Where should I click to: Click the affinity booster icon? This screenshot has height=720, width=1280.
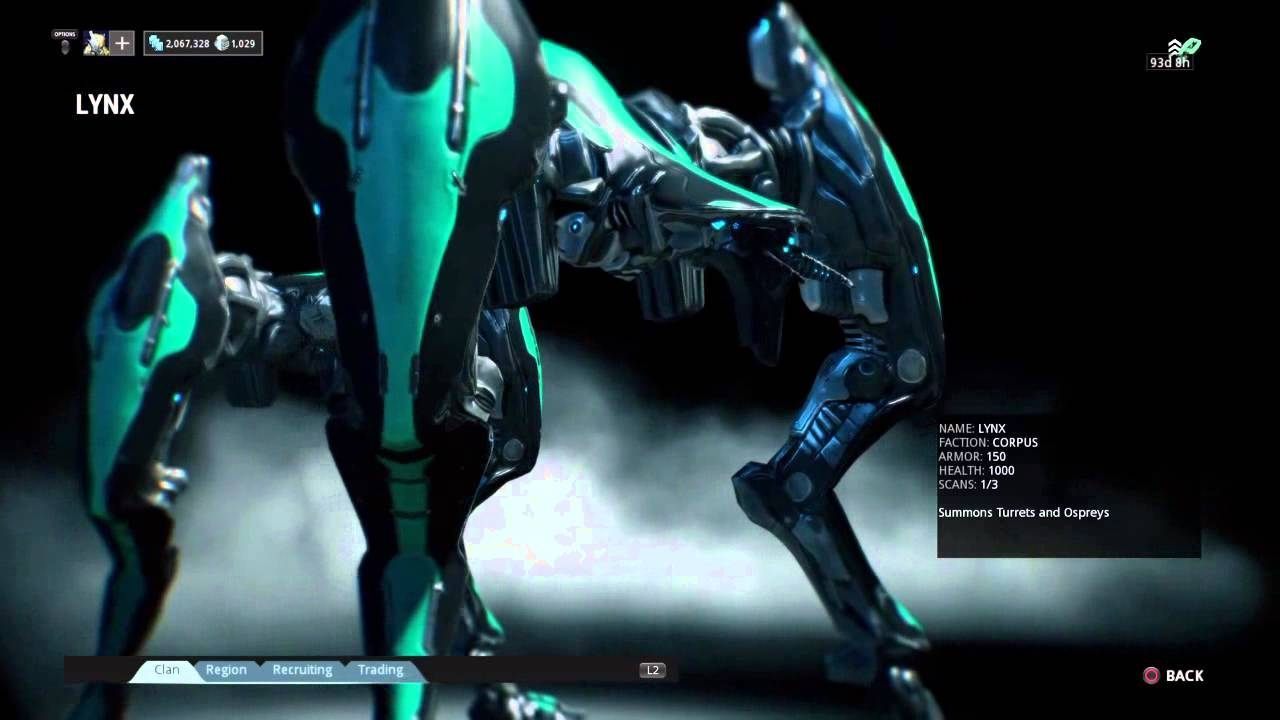point(1190,47)
